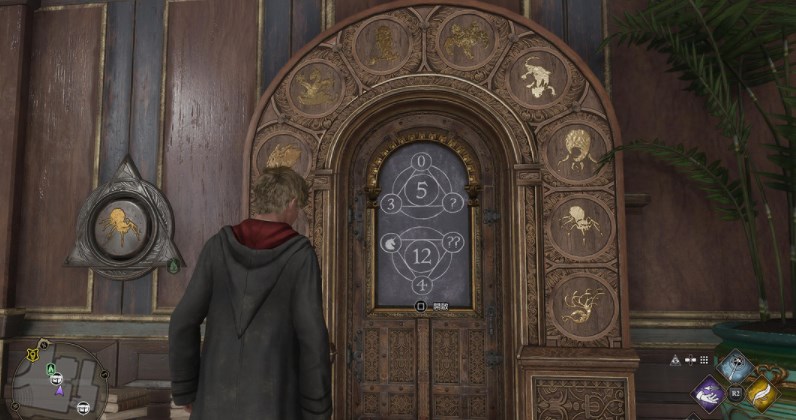This screenshot has width=796, height=420.
Task: Click the triangle eye Revelio icon
Action: pos(677,360)
